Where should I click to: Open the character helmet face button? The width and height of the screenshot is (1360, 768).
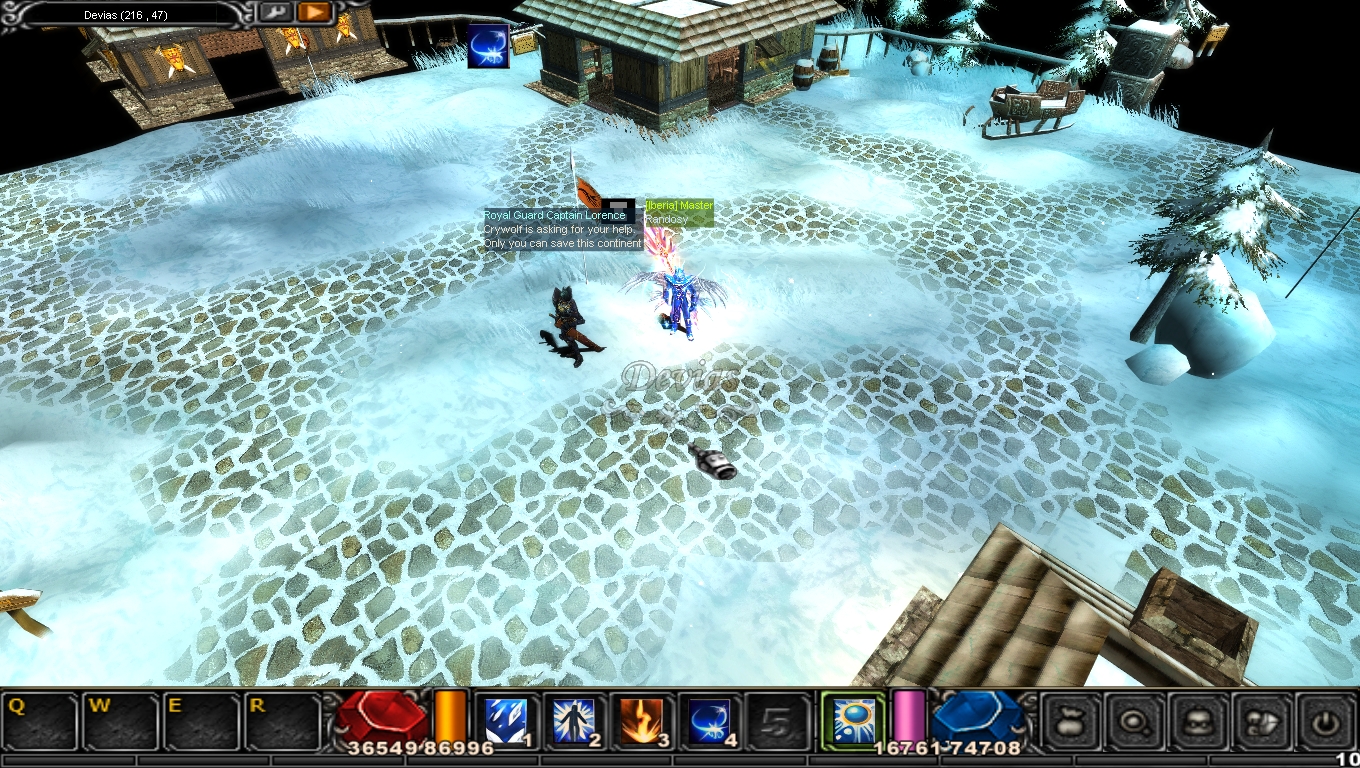click(1200, 721)
